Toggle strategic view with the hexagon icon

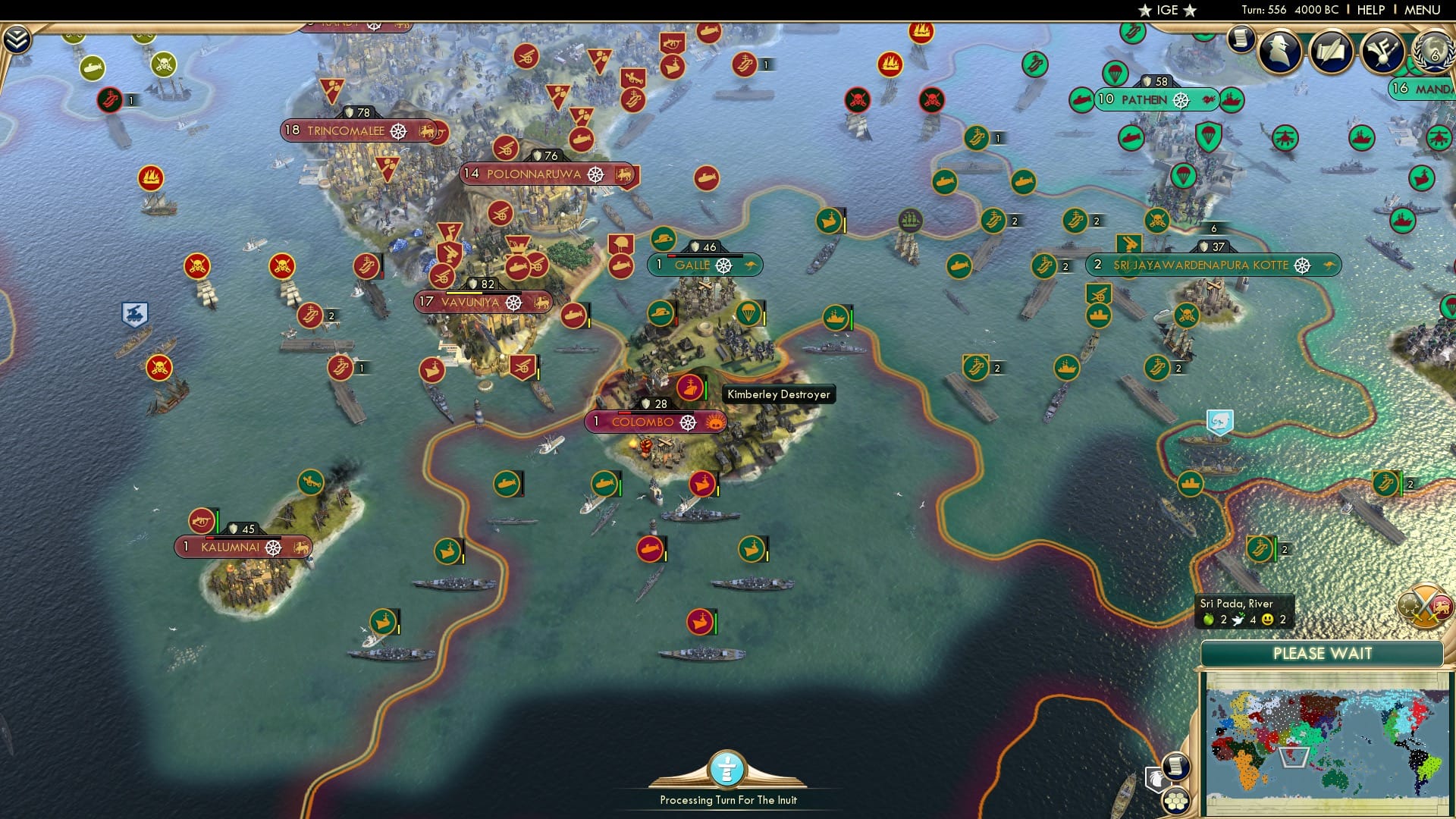point(1175,802)
